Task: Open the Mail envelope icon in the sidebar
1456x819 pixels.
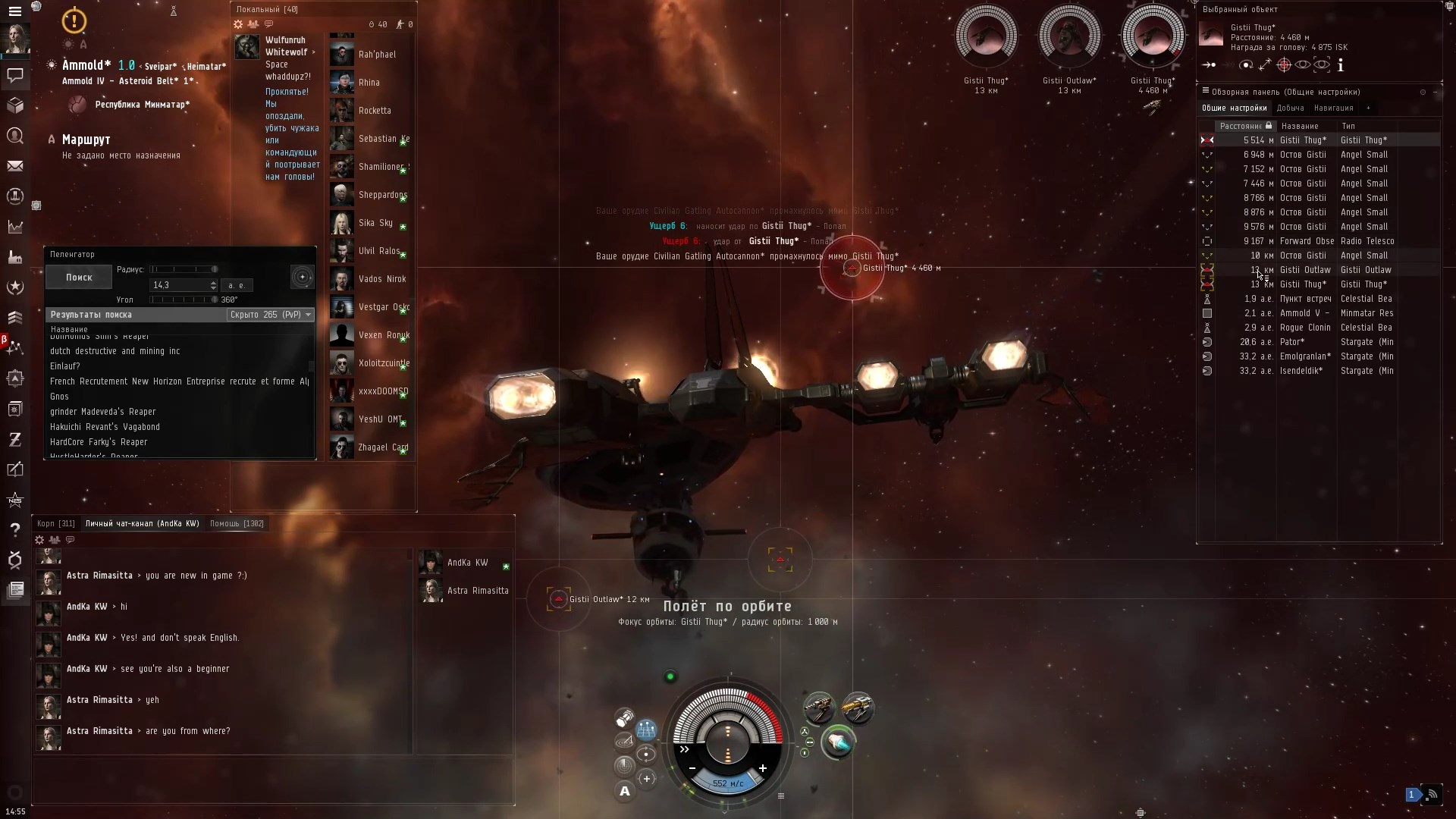Action: [15, 165]
